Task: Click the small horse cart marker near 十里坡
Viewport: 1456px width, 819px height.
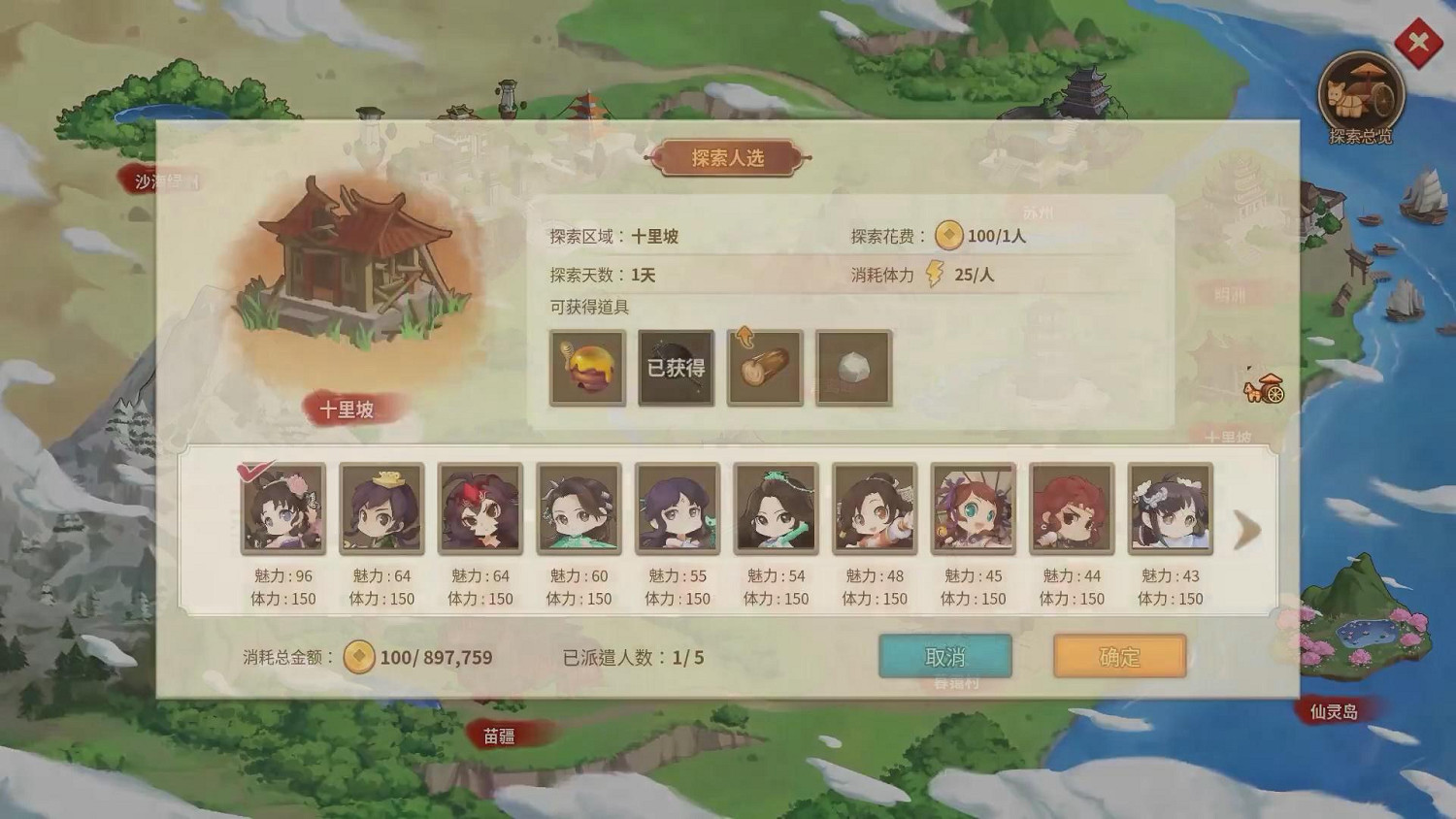Action: click(x=1263, y=388)
